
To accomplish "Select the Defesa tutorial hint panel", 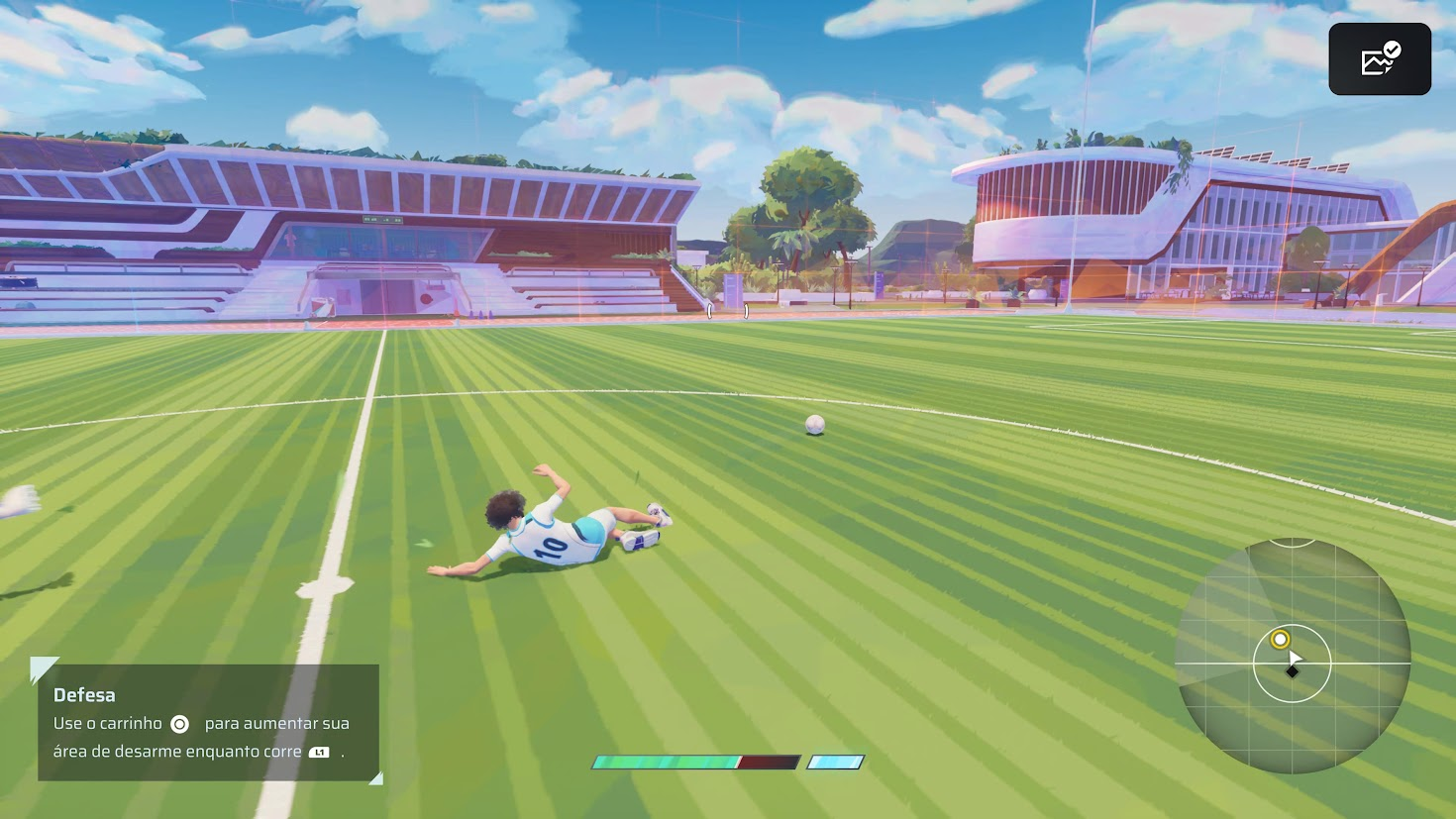I will [x=208, y=722].
